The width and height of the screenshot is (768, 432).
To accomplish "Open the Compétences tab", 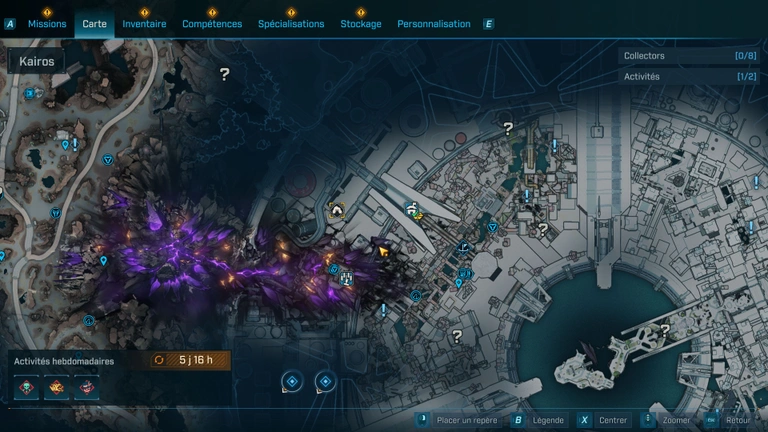I will pyautogui.click(x=212, y=24).
